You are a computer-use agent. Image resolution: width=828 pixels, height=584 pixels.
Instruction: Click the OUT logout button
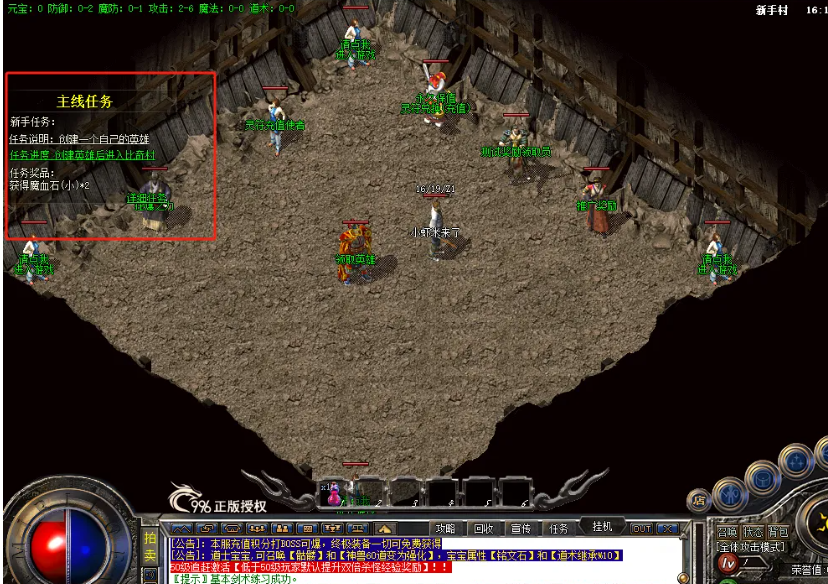coord(641,528)
